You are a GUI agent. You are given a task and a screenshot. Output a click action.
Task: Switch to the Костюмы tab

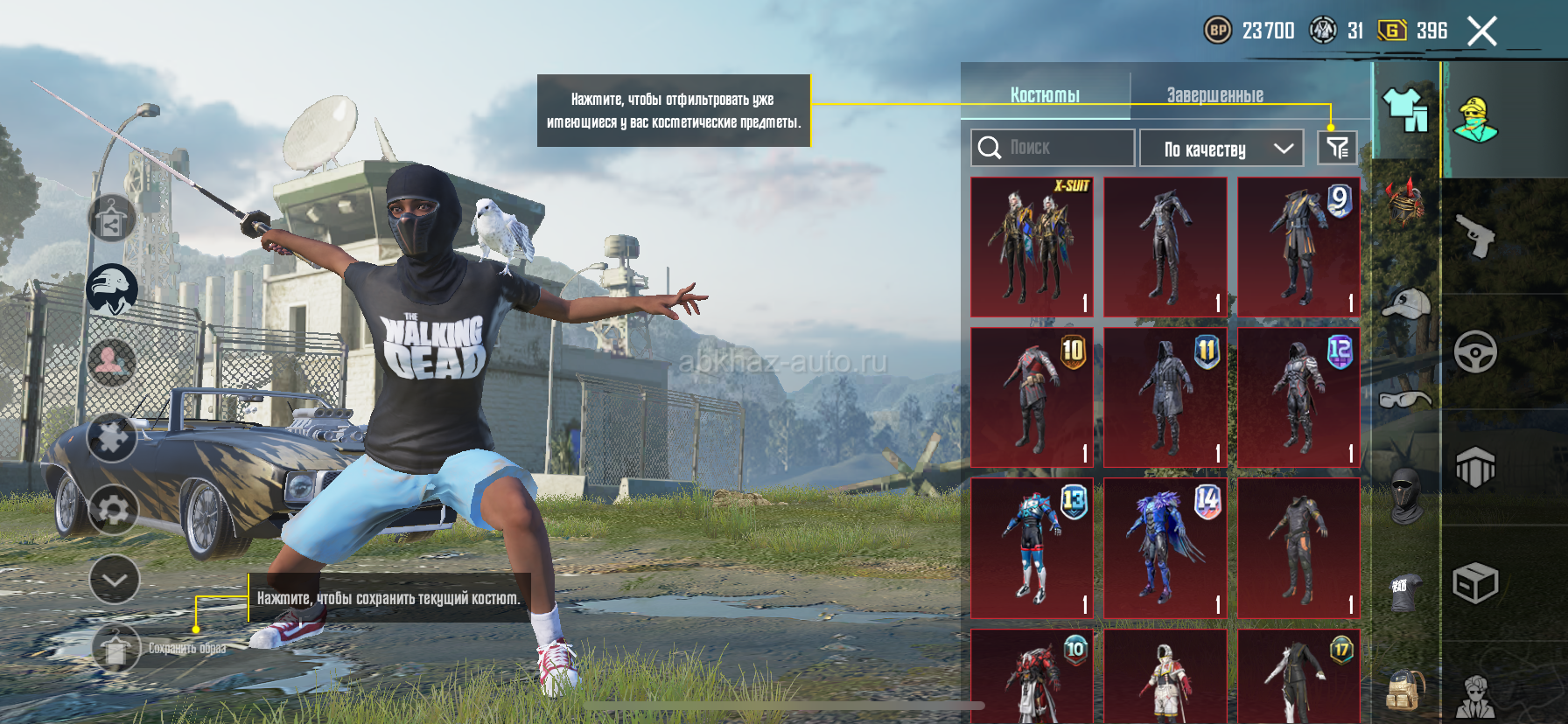pos(1045,94)
